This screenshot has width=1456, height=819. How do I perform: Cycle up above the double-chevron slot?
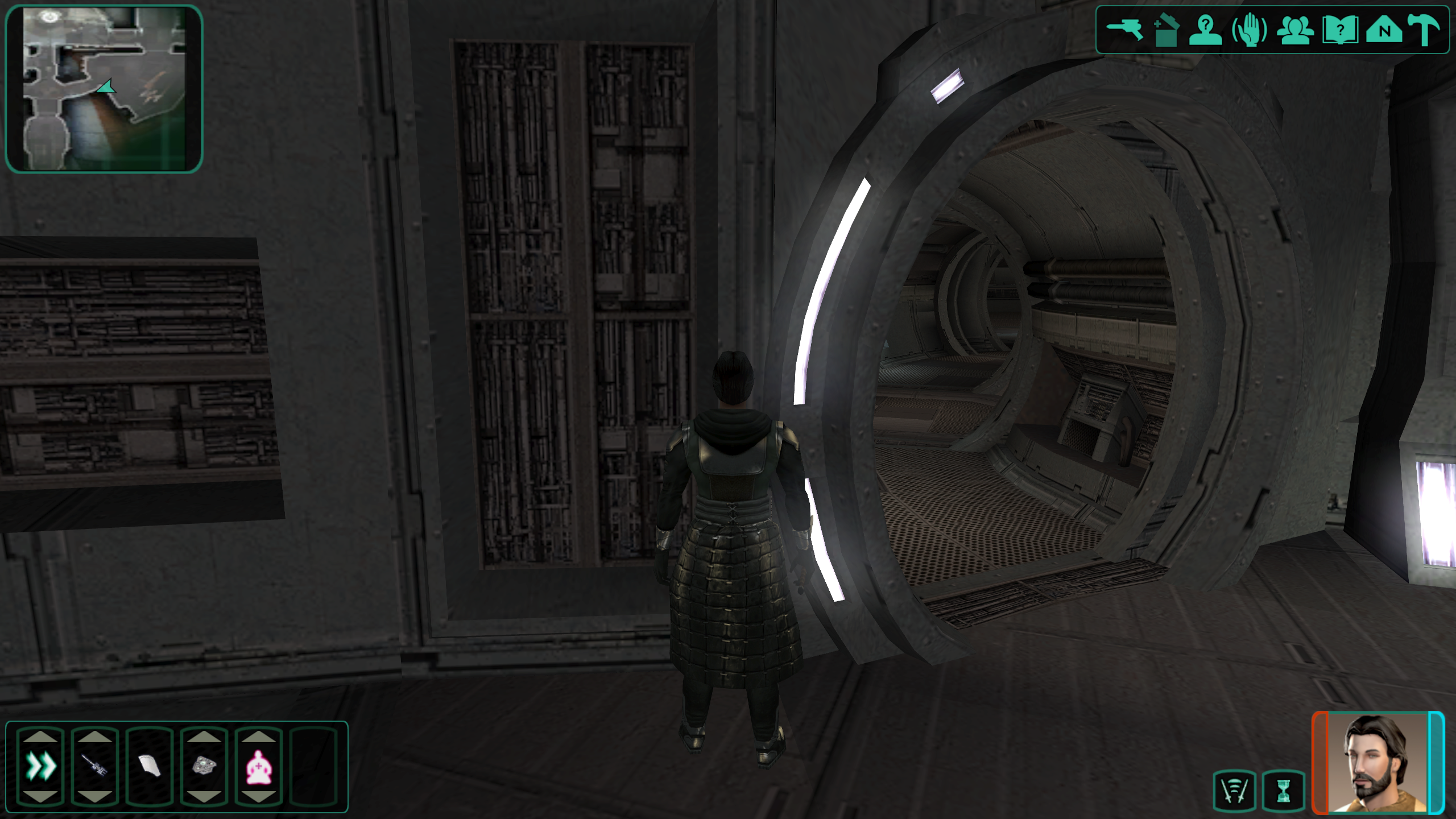coord(41,737)
